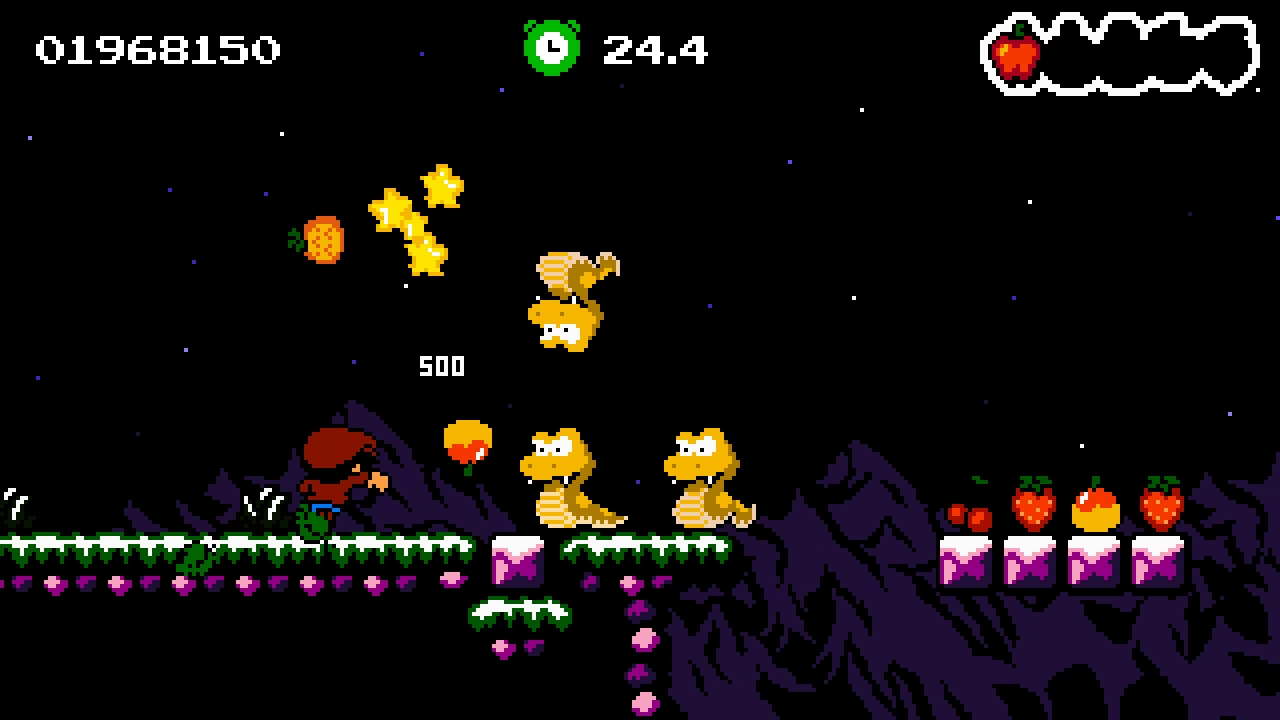Click the leftmost purple crate on the right platform
The height and width of the screenshot is (720, 1280).
pos(968,563)
